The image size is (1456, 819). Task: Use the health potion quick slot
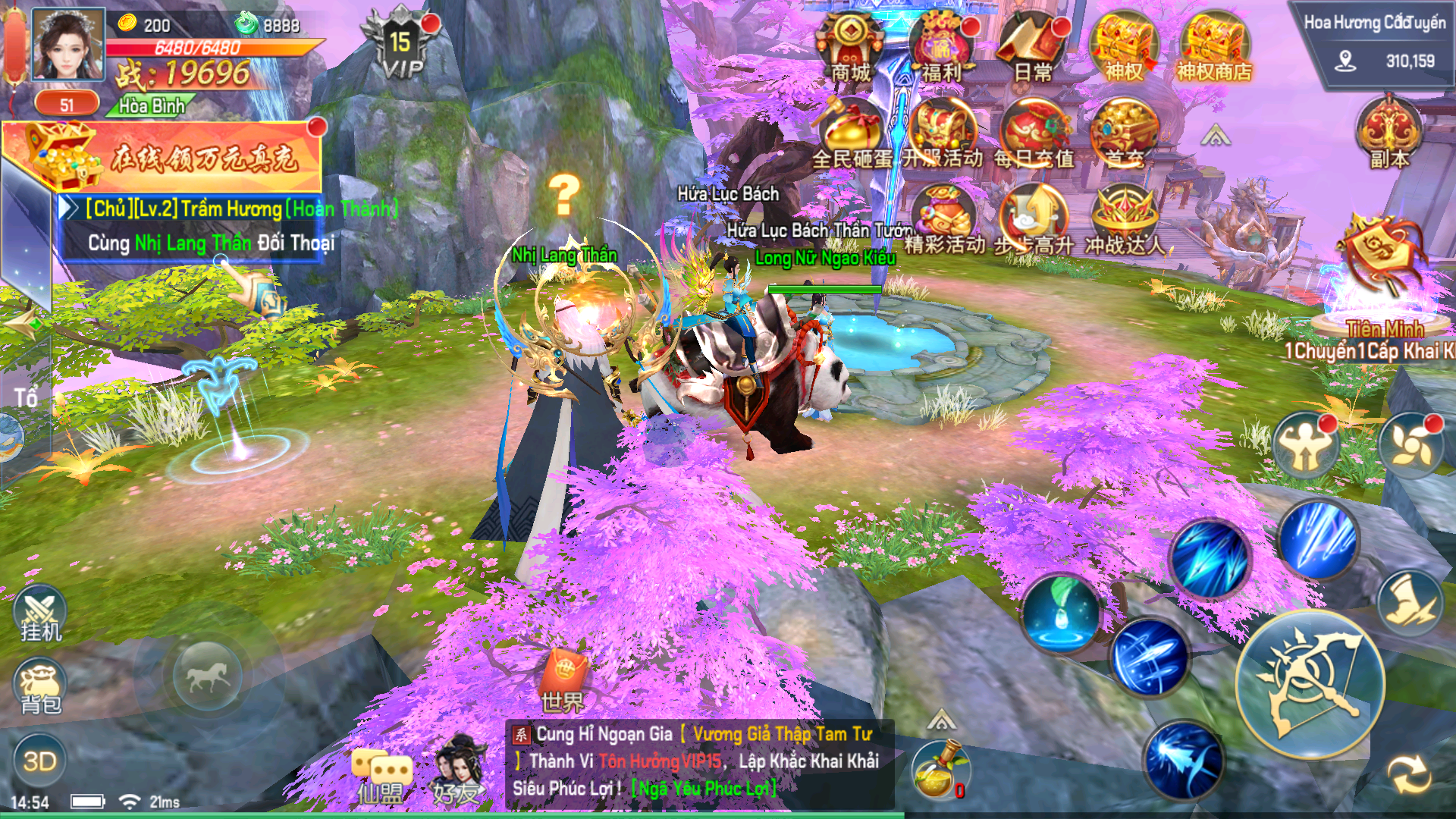coord(939,771)
